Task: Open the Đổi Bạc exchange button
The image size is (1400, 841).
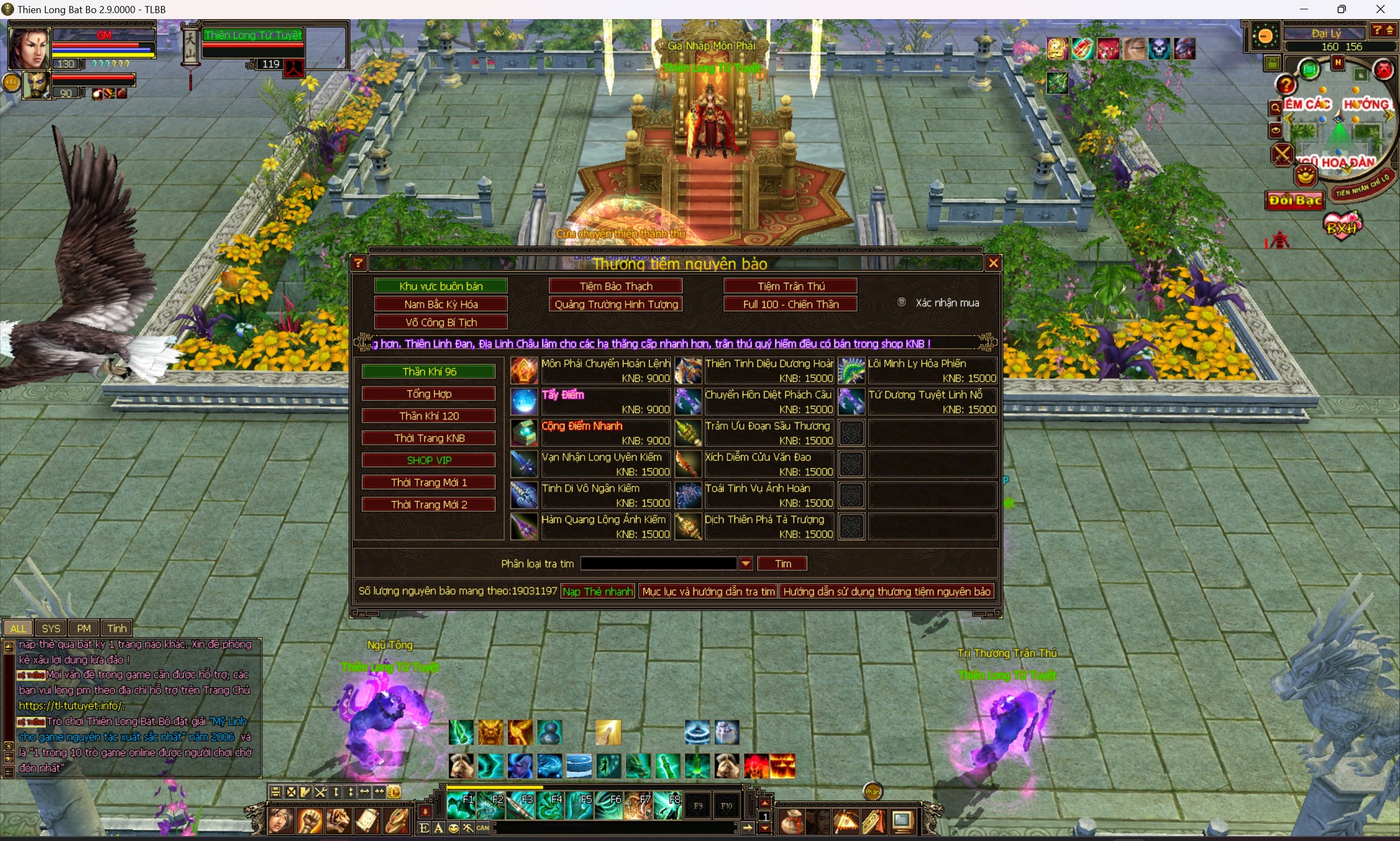Action: pos(1295,200)
